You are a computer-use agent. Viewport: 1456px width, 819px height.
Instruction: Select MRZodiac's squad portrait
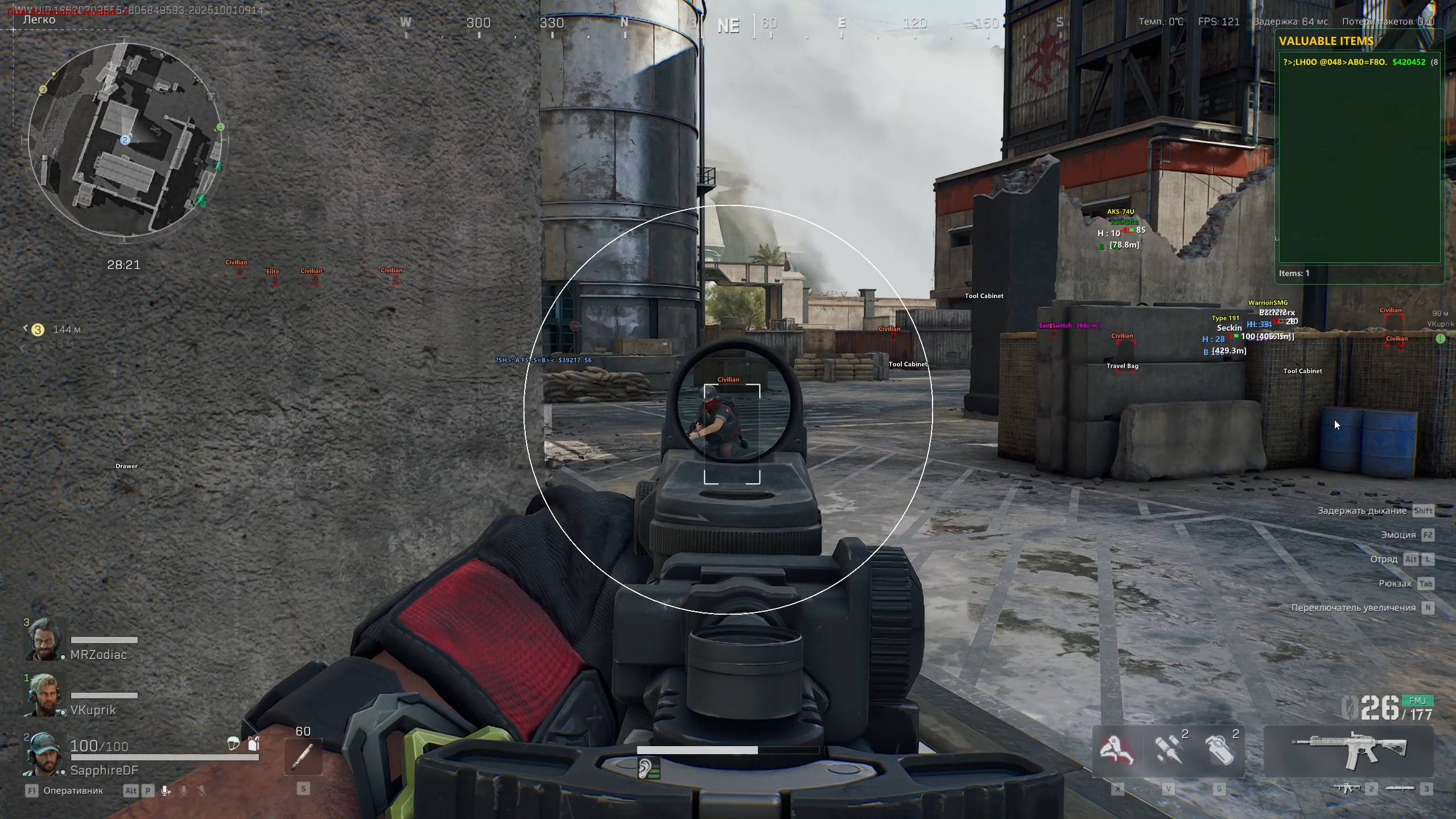[44, 640]
